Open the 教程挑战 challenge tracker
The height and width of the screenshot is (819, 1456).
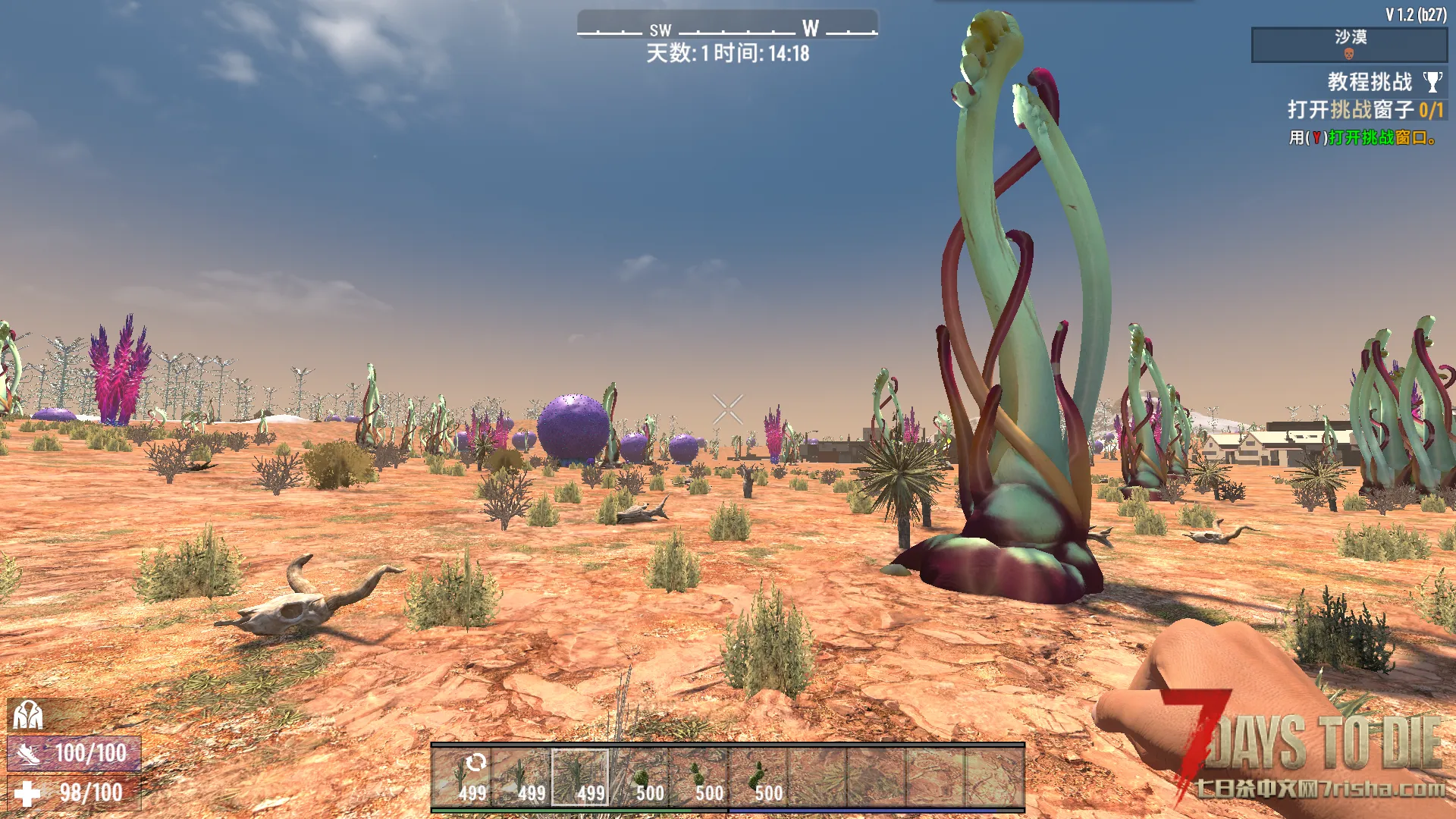tap(1369, 82)
